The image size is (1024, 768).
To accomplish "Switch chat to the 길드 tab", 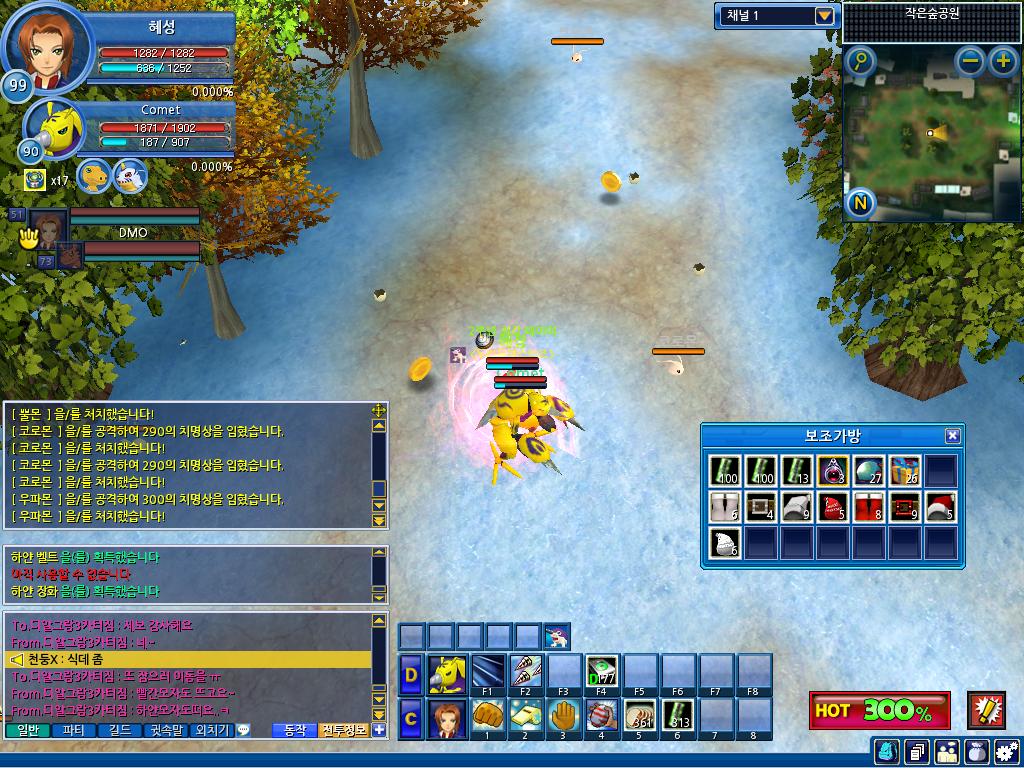I will 120,730.
